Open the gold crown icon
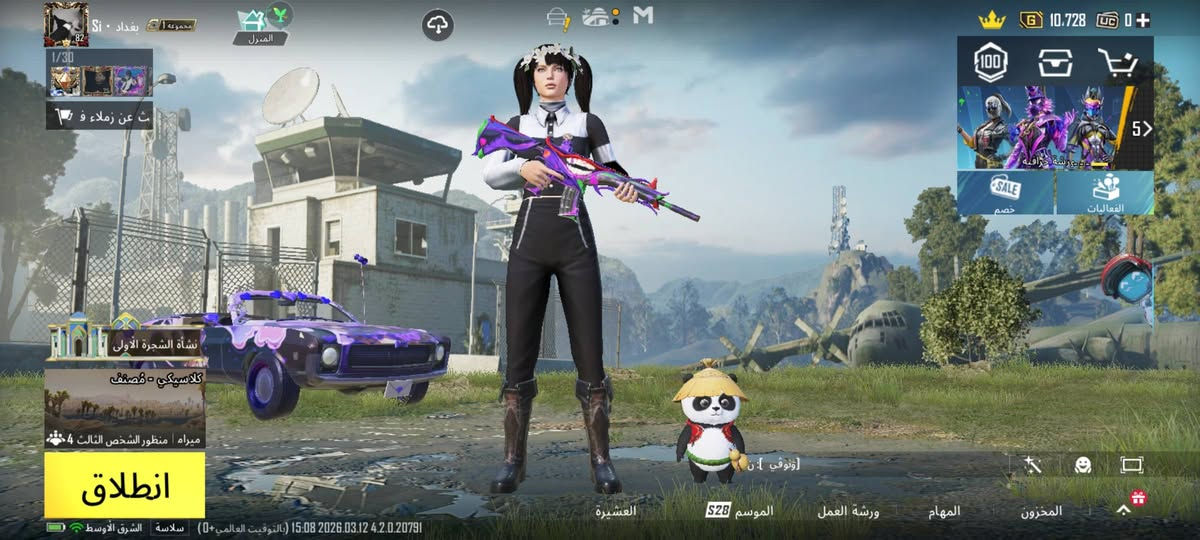The image size is (1200, 540). point(991,19)
